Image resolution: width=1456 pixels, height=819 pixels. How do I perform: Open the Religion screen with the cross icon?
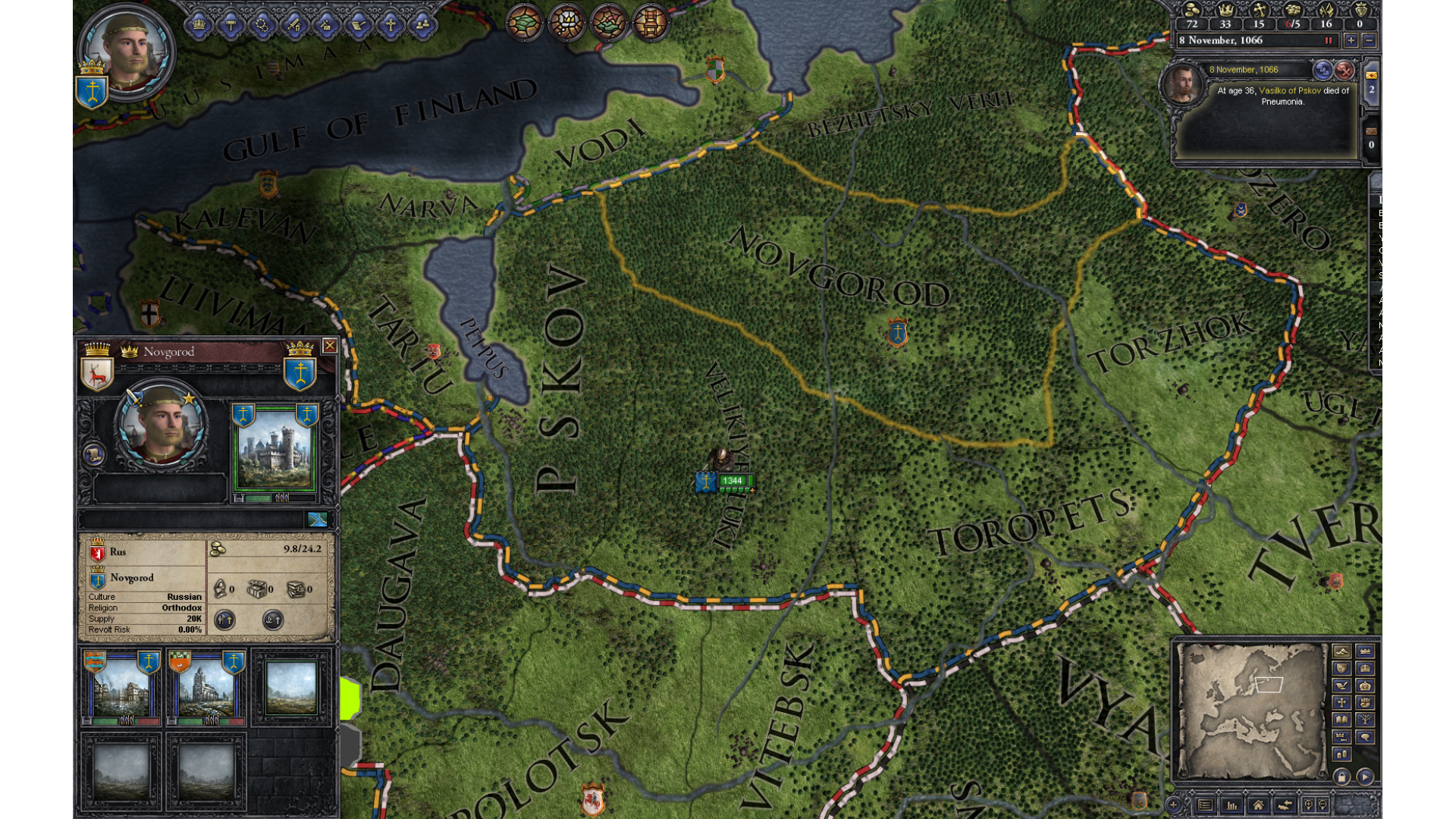pyautogui.click(x=390, y=25)
